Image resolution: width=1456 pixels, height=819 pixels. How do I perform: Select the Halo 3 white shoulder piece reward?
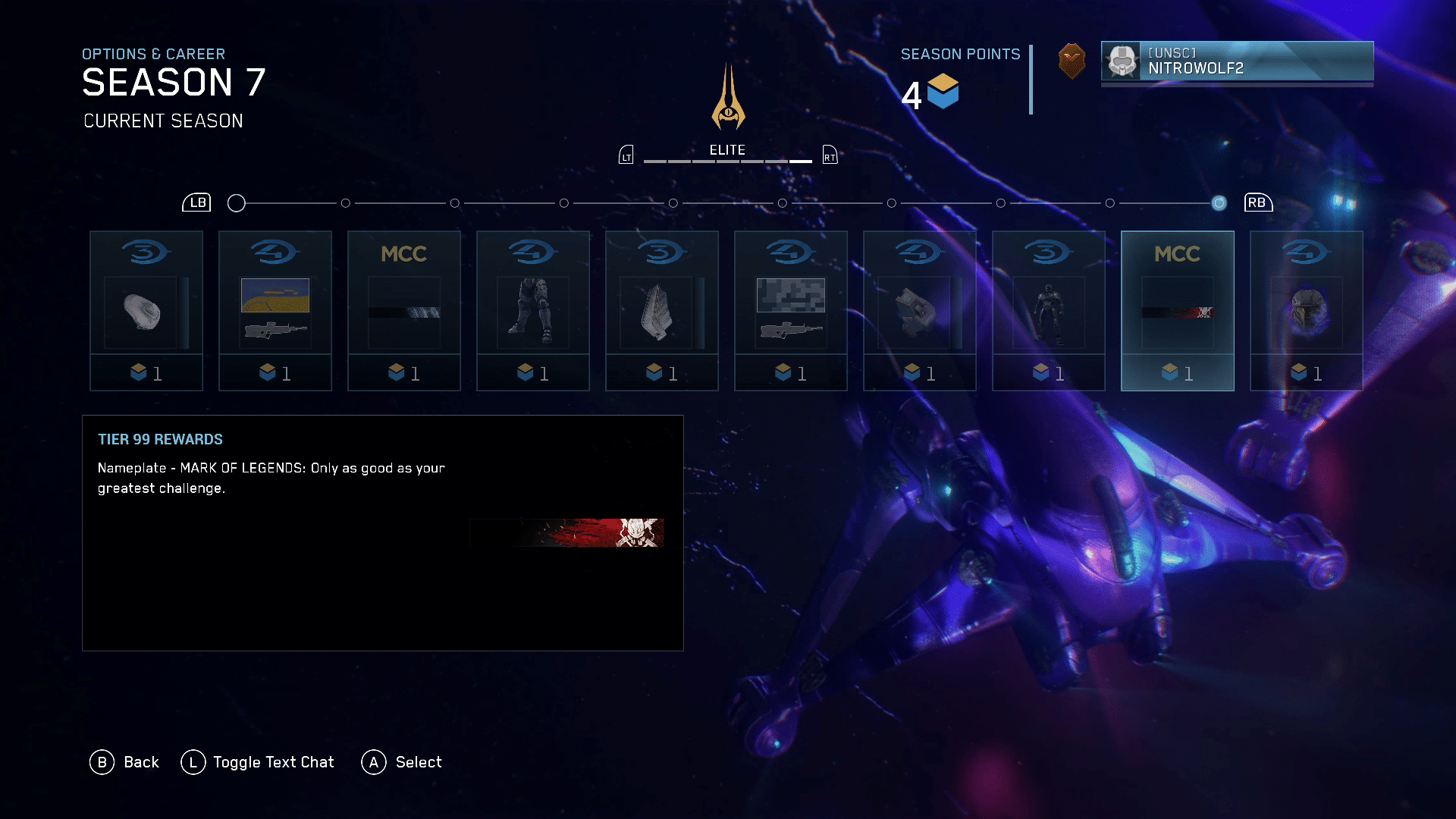[x=146, y=311]
